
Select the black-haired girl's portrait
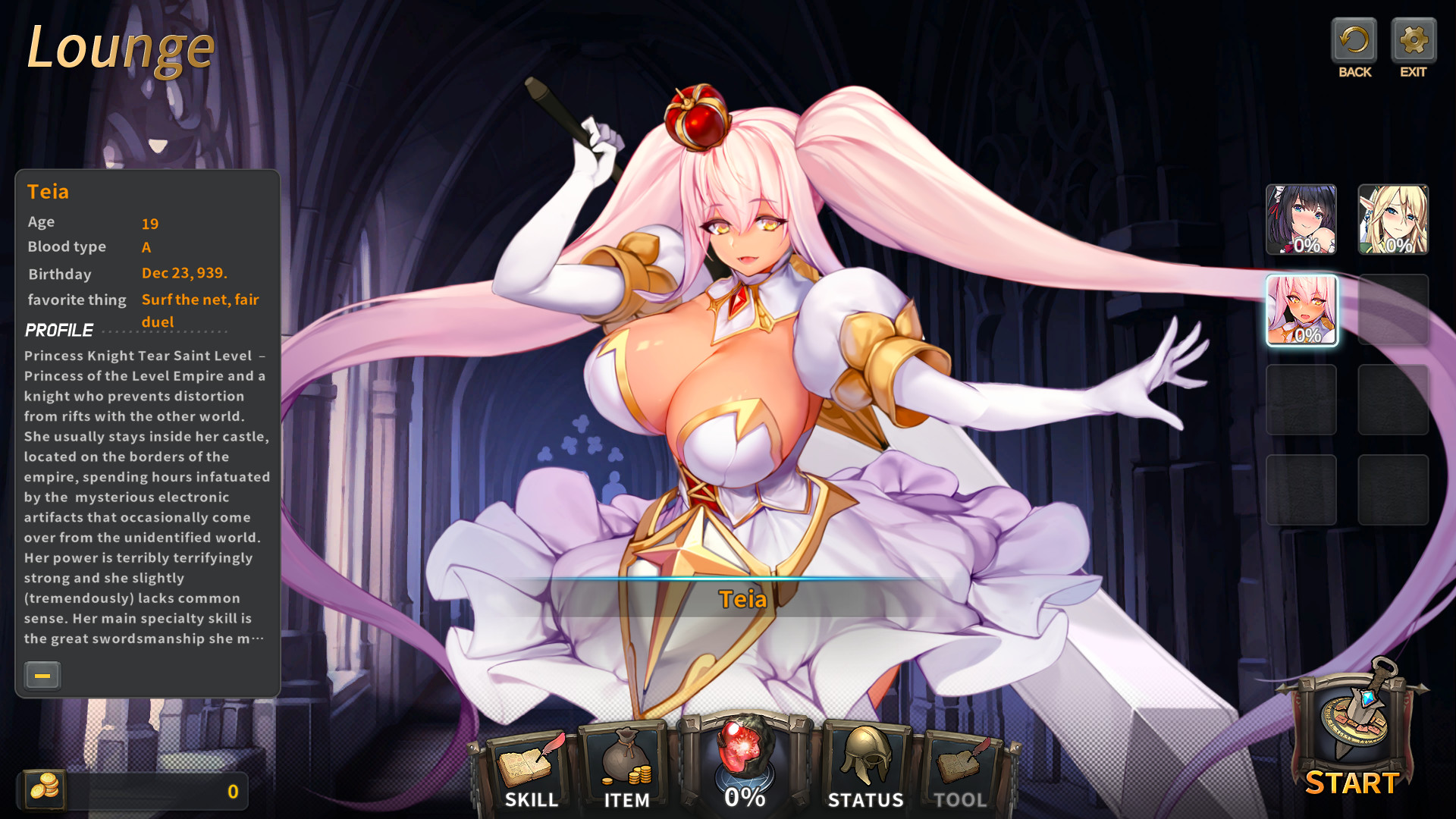click(x=1301, y=221)
